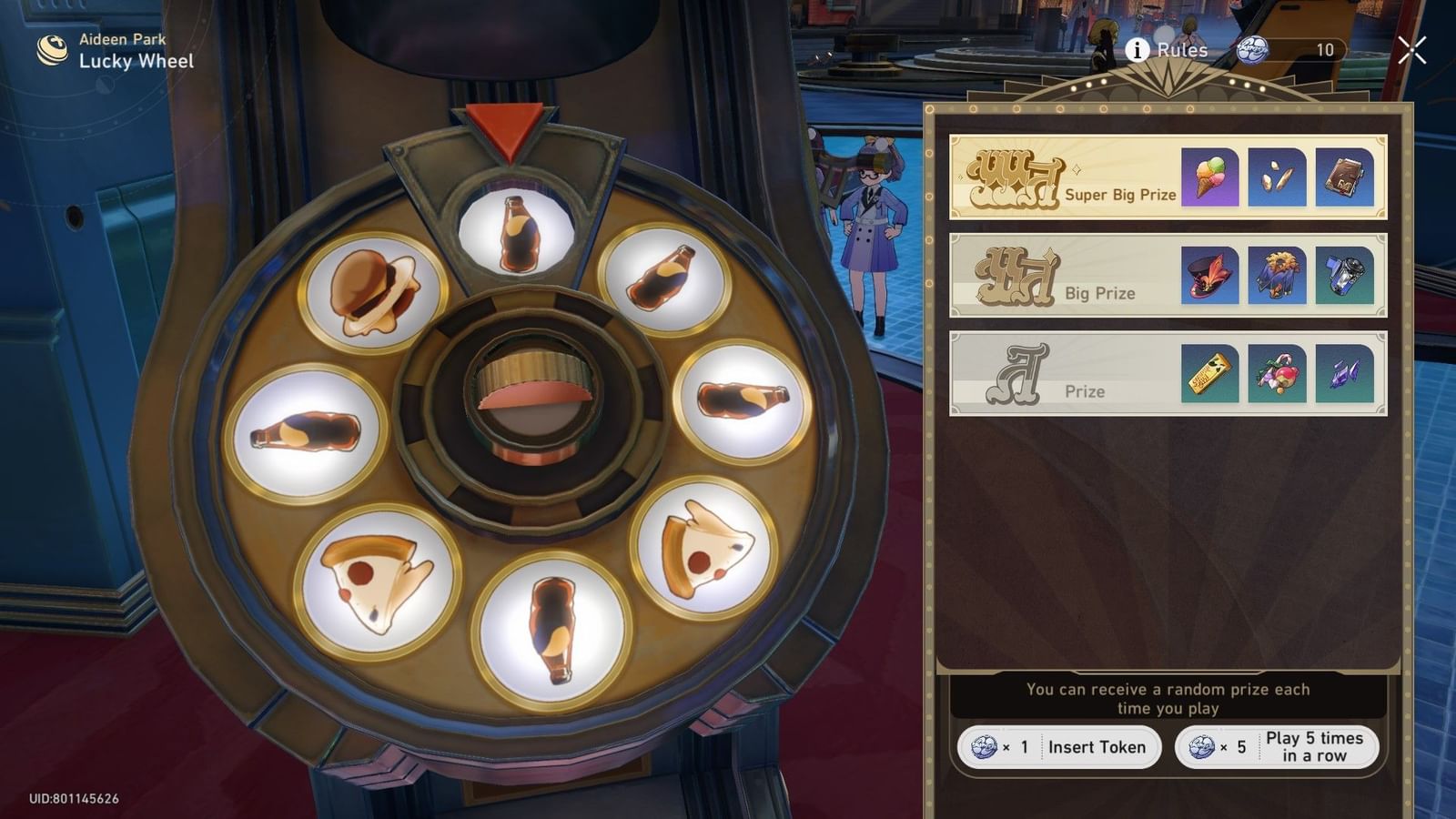Select the soda bottle segment under the red pointer
This screenshot has height=819, width=1456.
[516, 229]
